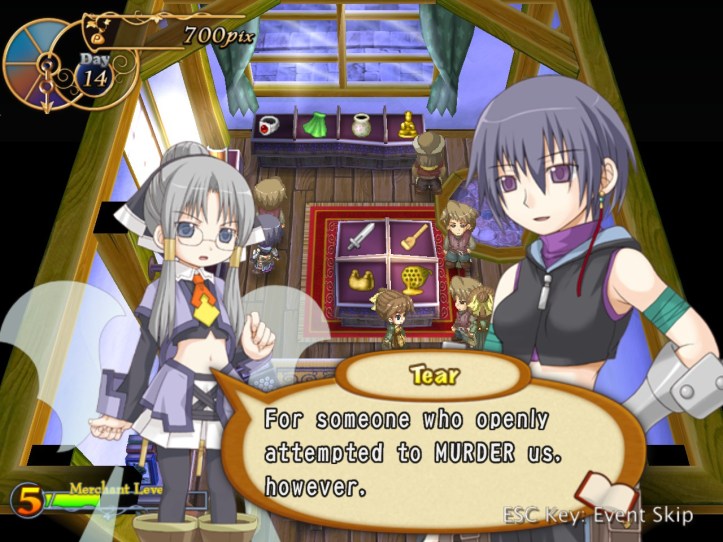
Task: Advance Tear's dialogue speech bubble
Action: 420,450
